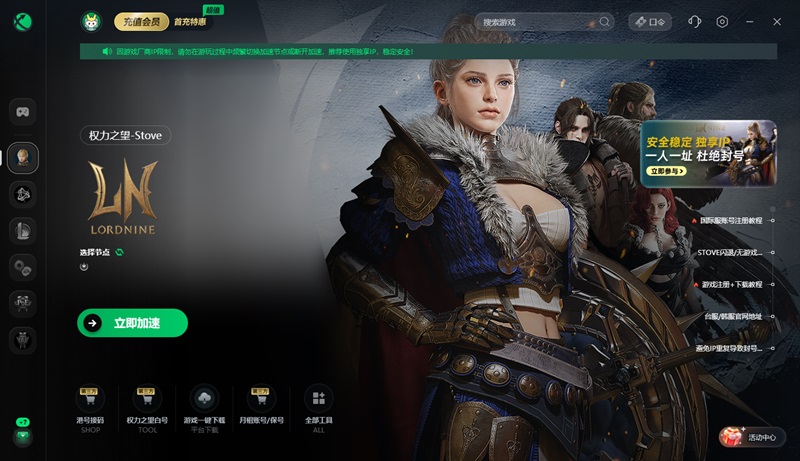Open the 充值会员 membership recharge
The image size is (800, 461).
pyautogui.click(x=141, y=21)
